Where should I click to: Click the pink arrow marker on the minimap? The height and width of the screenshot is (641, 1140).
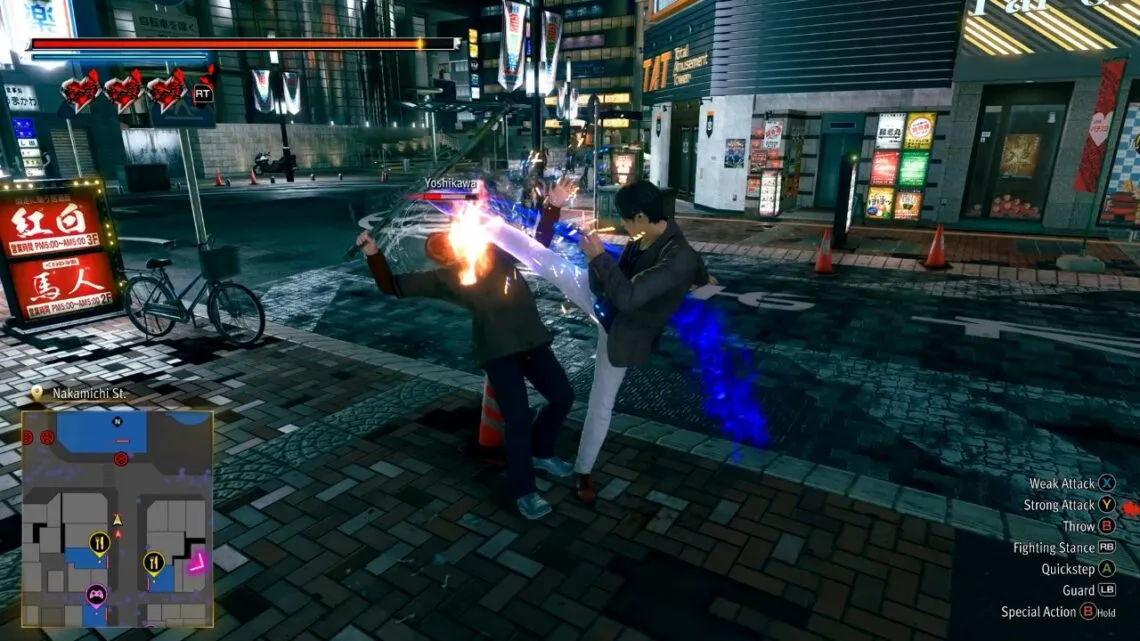(x=196, y=564)
